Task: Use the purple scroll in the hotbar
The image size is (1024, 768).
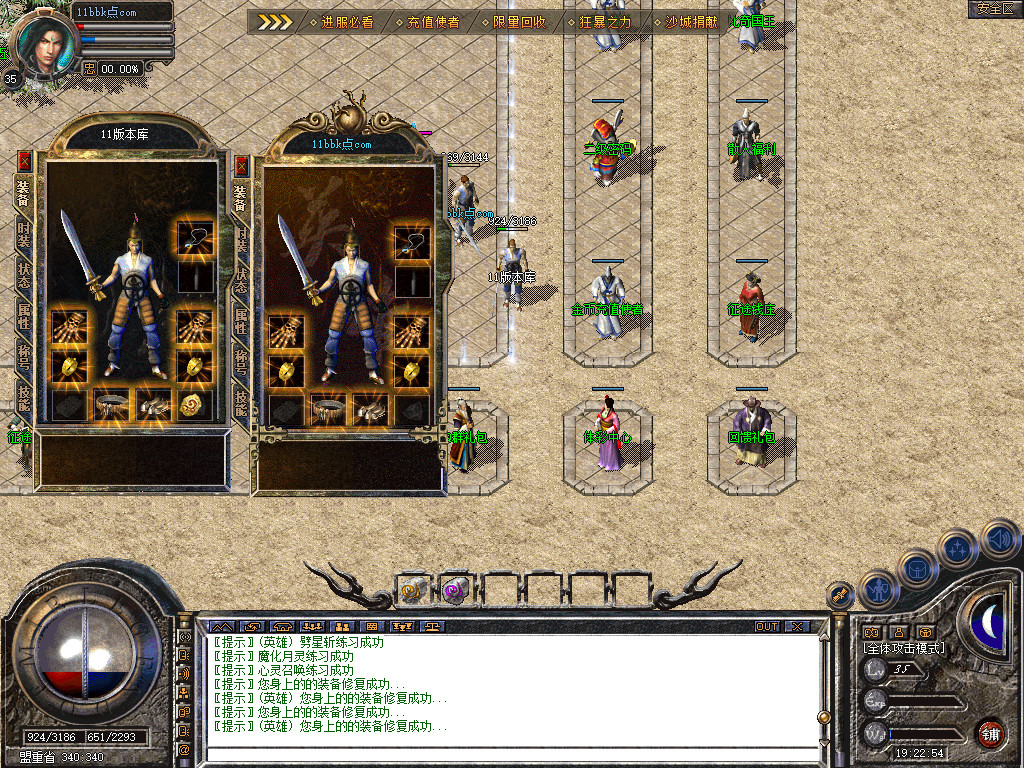Action: point(456,590)
